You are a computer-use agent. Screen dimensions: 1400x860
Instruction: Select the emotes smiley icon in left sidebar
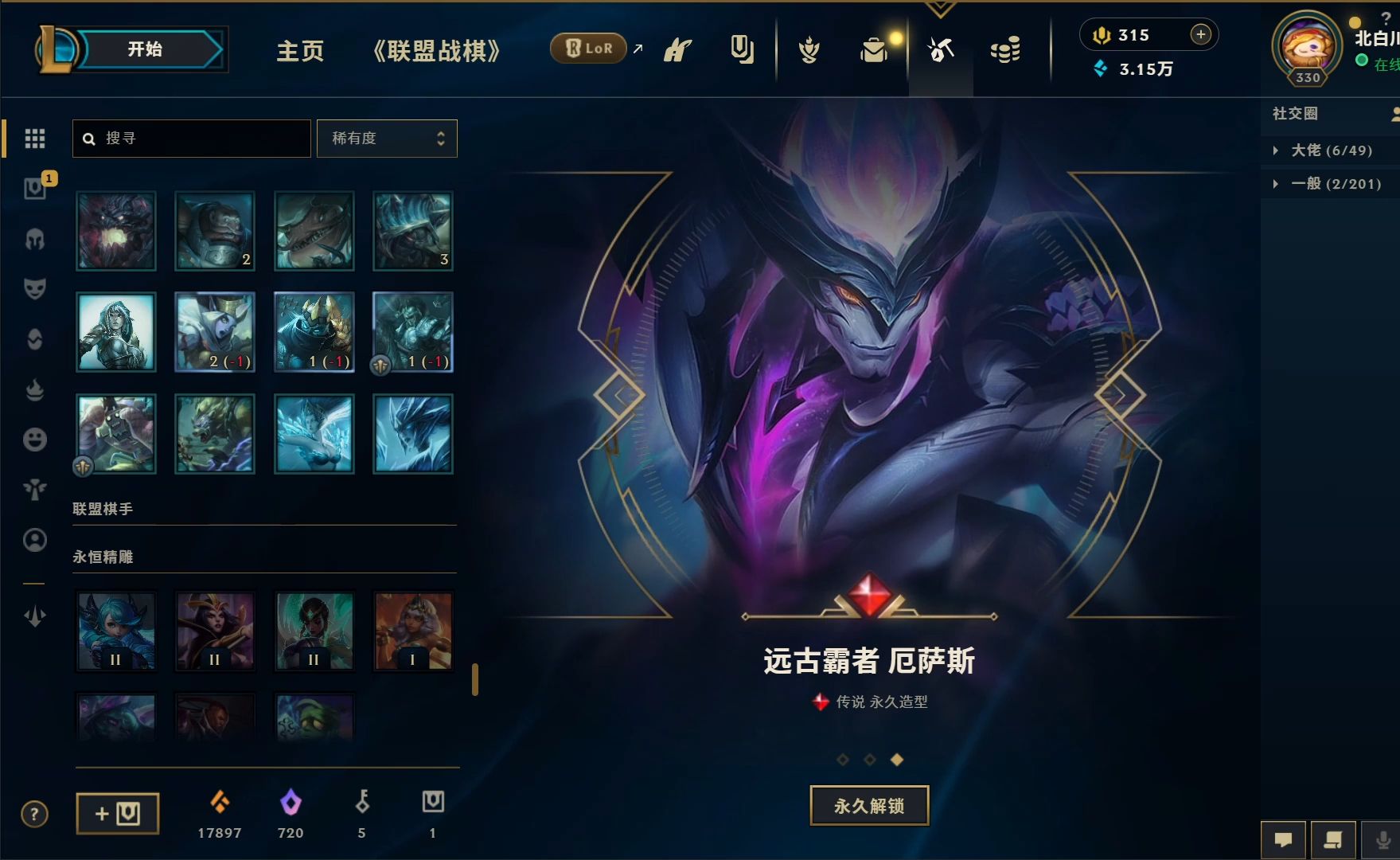pos(33,440)
